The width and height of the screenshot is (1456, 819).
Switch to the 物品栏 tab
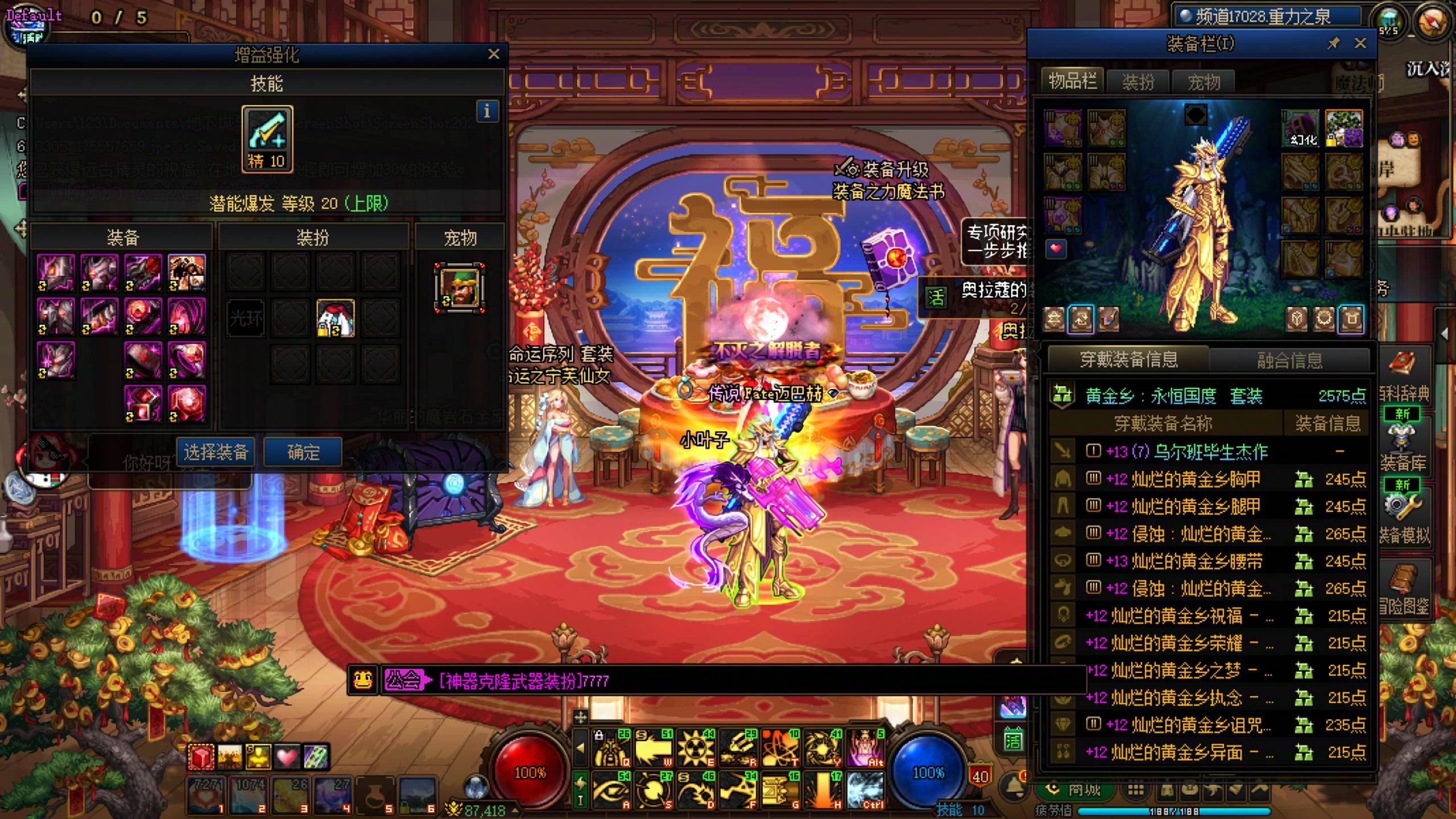(1072, 81)
